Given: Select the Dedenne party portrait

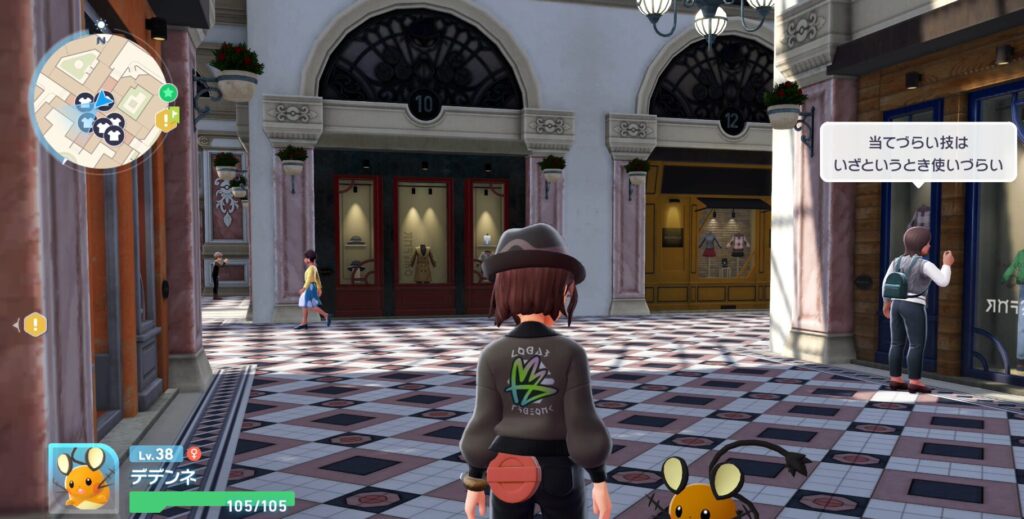Looking at the screenshot, I should 83,477.
